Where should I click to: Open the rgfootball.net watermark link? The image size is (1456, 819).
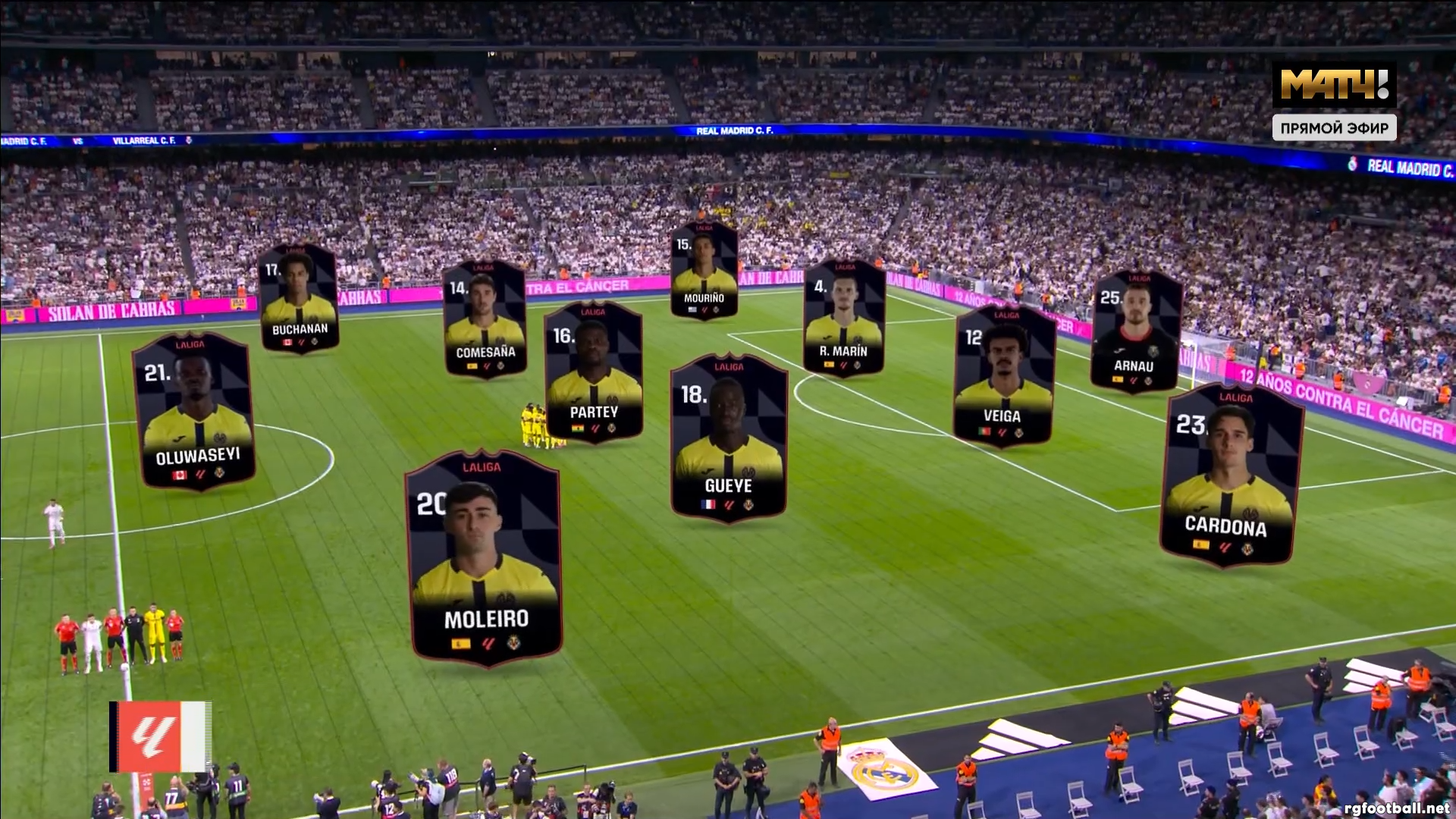point(1395,808)
